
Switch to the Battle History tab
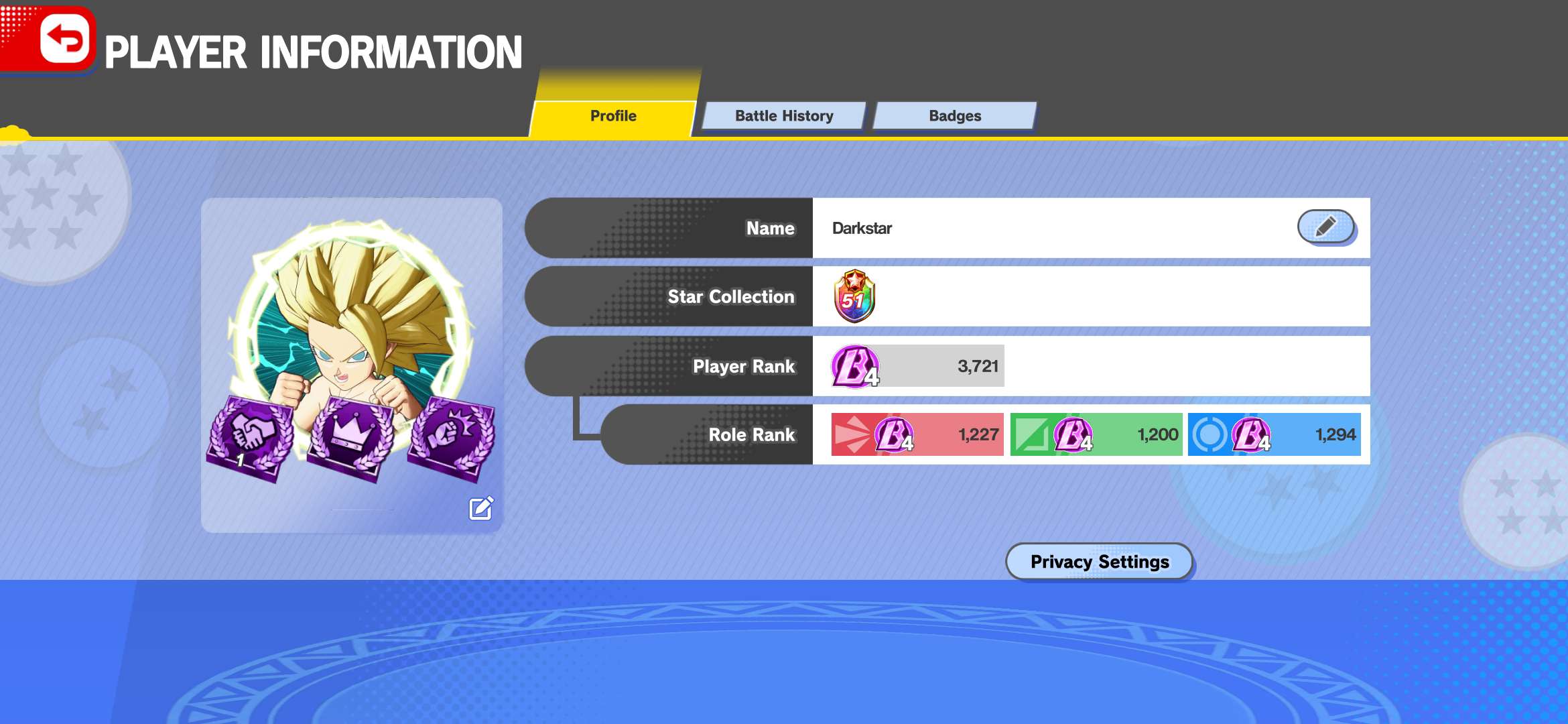pyautogui.click(x=783, y=116)
